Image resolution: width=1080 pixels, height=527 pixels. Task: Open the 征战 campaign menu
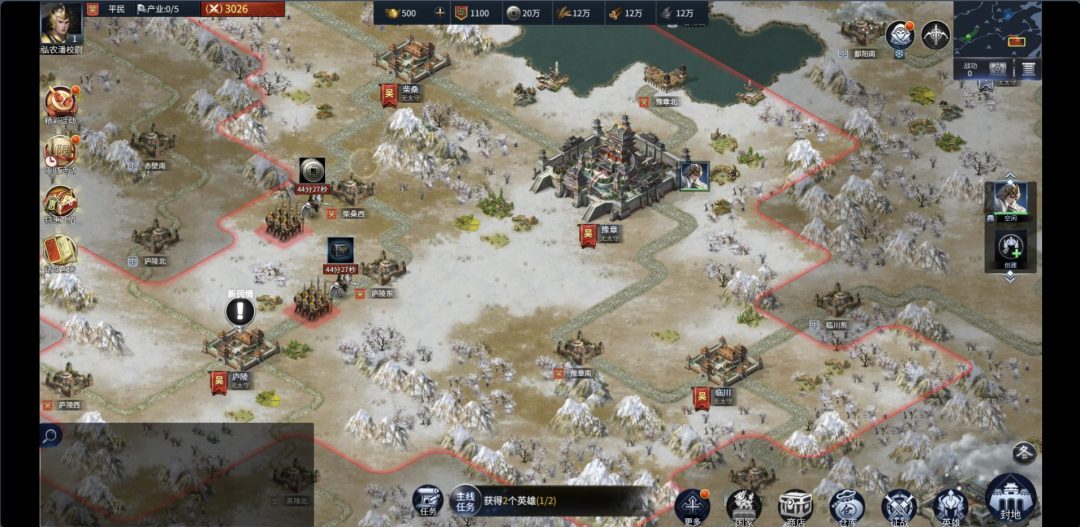point(899,505)
